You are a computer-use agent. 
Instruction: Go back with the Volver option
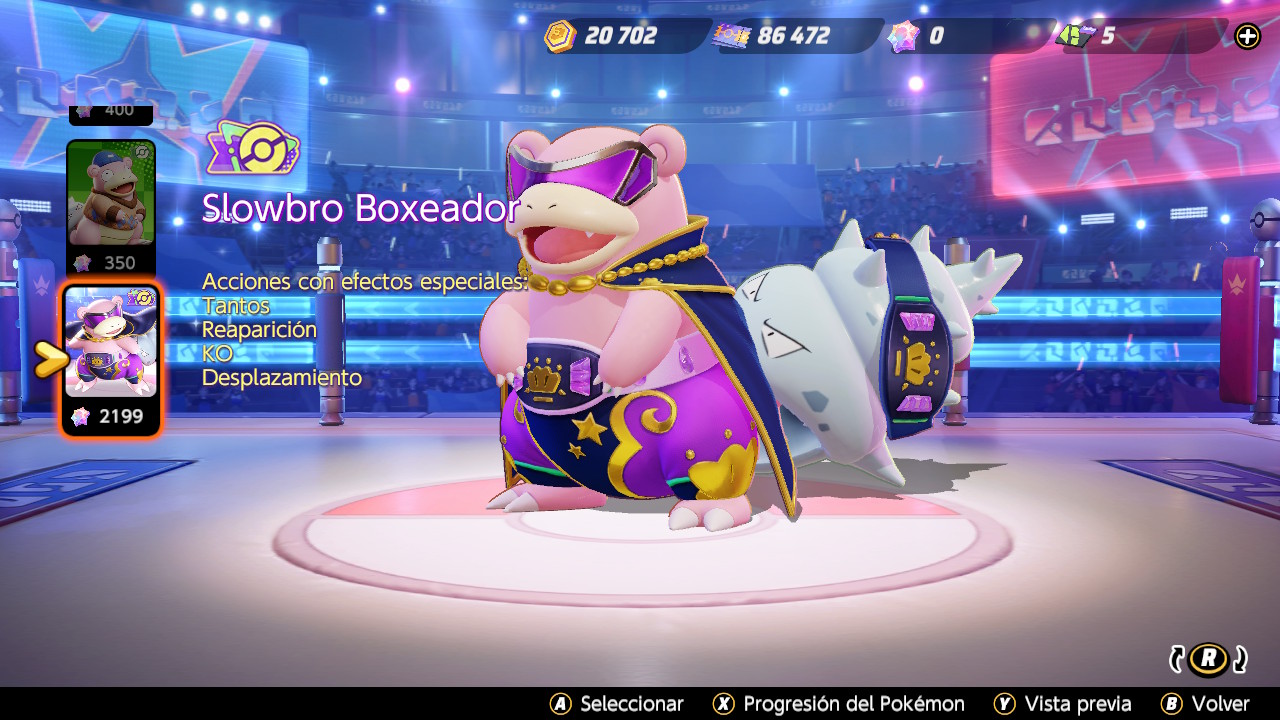pyautogui.click(x=1205, y=704)
